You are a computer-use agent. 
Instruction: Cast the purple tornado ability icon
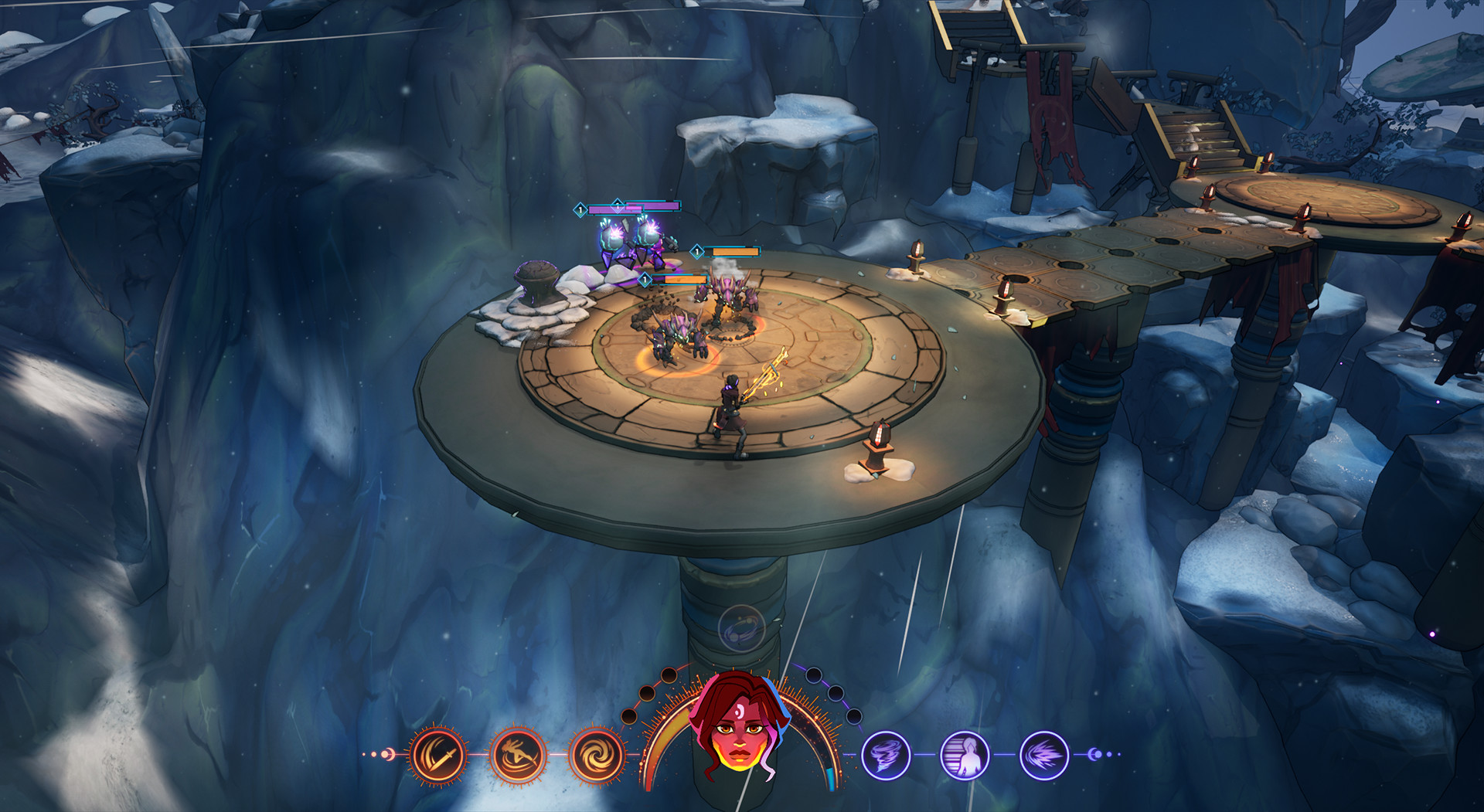pyautogui.click(x=885, y=756)
